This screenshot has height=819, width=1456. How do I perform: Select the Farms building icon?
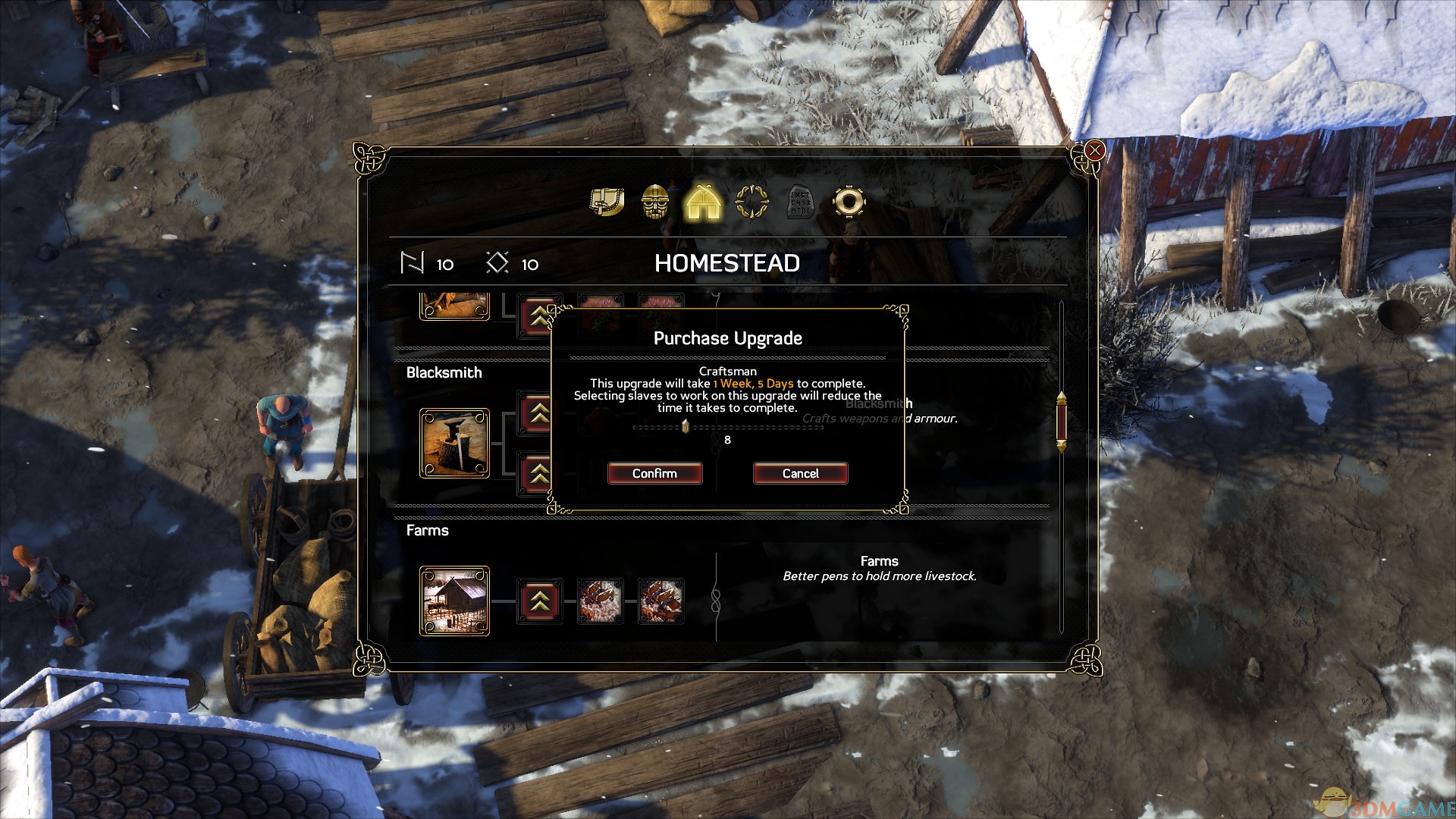(454, 601)
